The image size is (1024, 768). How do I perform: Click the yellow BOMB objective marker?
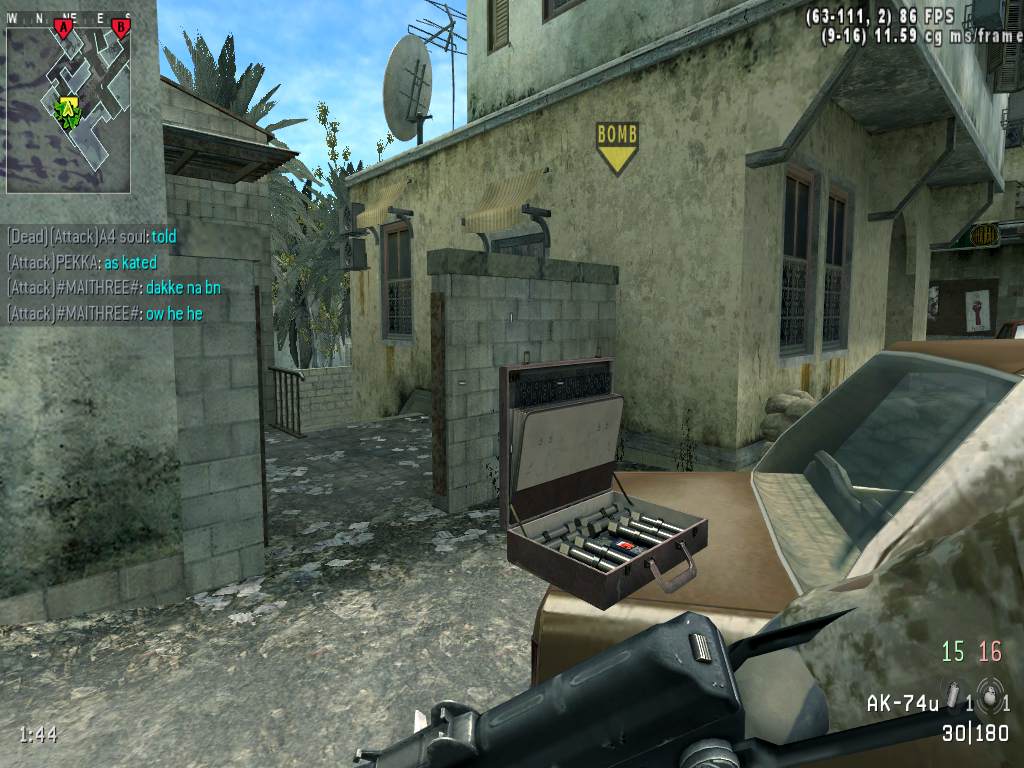[617, 146]
